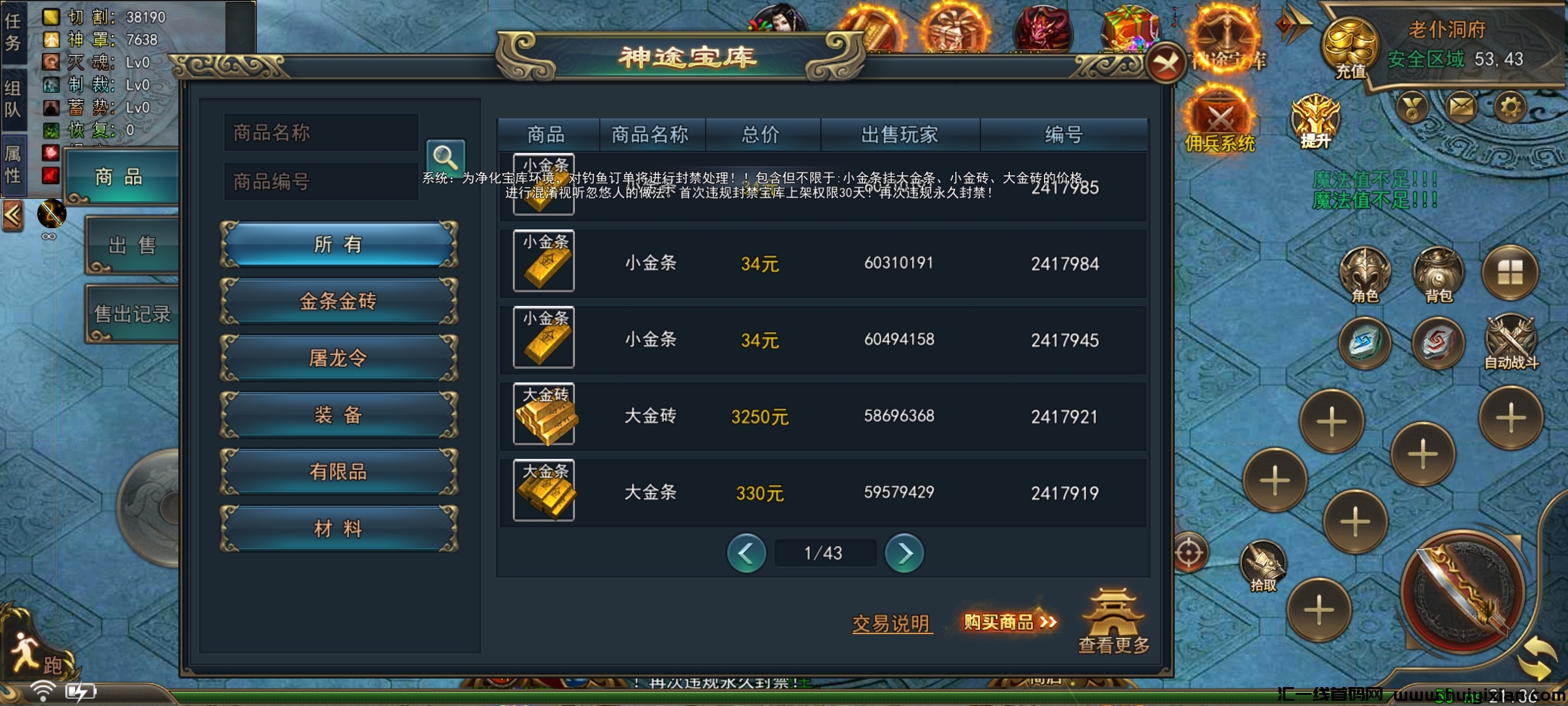Open the 任务 sidebar tab
The height and width of the screenshot is (706, 1568).
14,29
